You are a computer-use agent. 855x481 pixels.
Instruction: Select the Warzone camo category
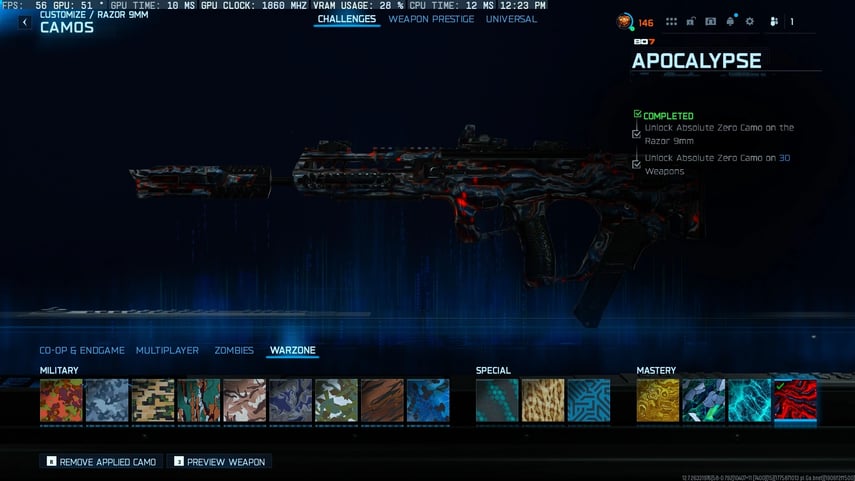[293, 351]
